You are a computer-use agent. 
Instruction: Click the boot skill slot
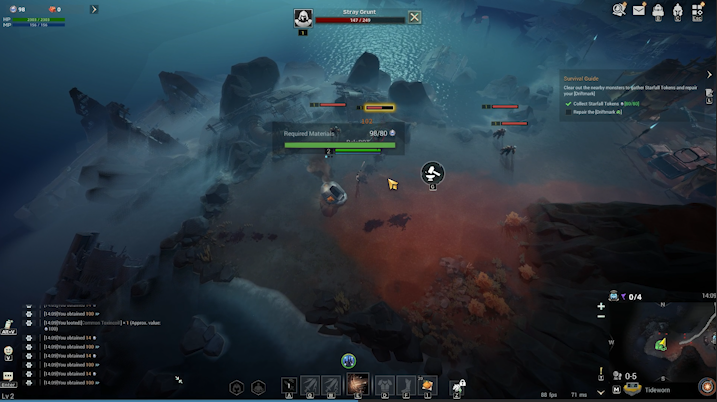[x=405, y=385]
